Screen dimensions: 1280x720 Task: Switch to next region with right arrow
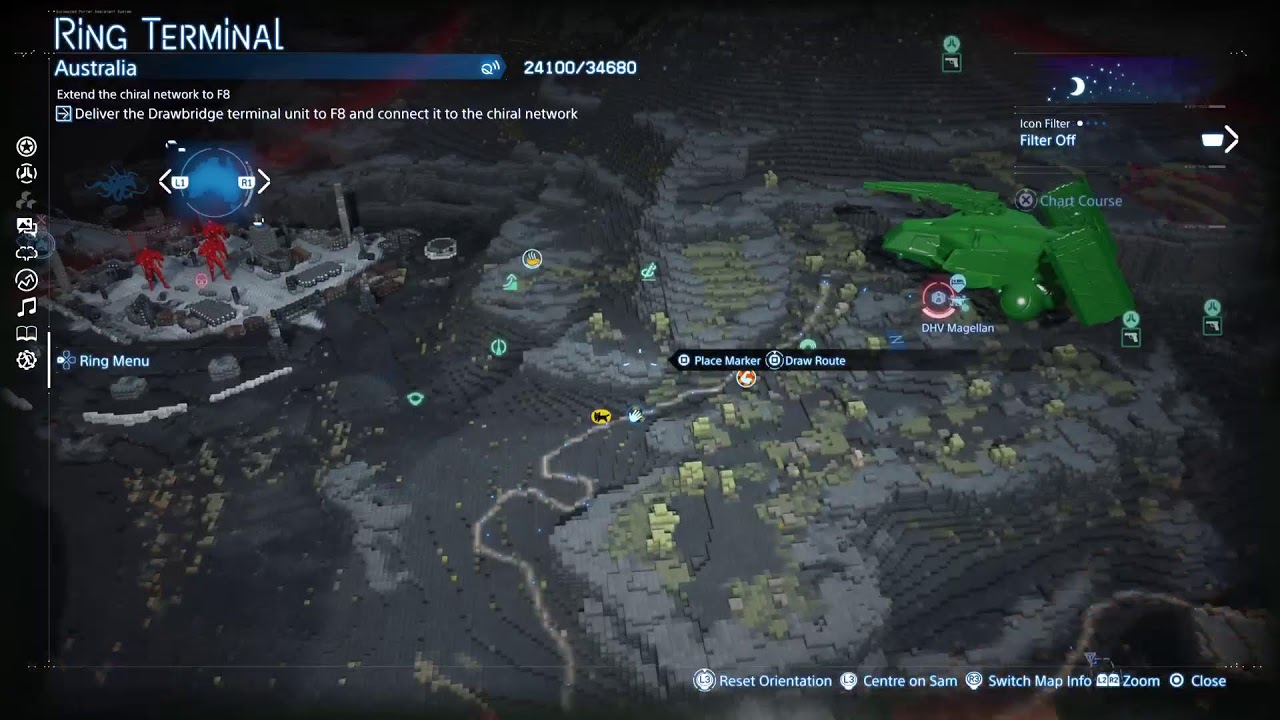pos(264,182)
